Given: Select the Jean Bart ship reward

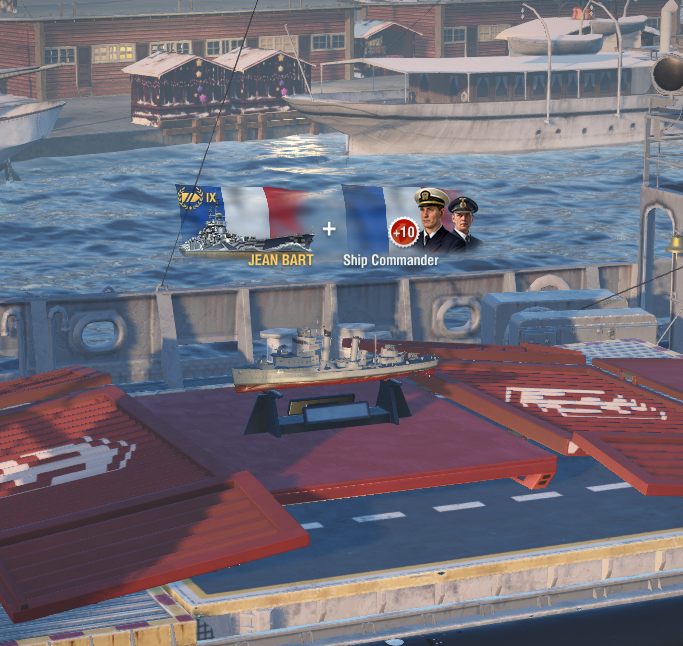Looking at the screenshot, I should tap(246, 224).
